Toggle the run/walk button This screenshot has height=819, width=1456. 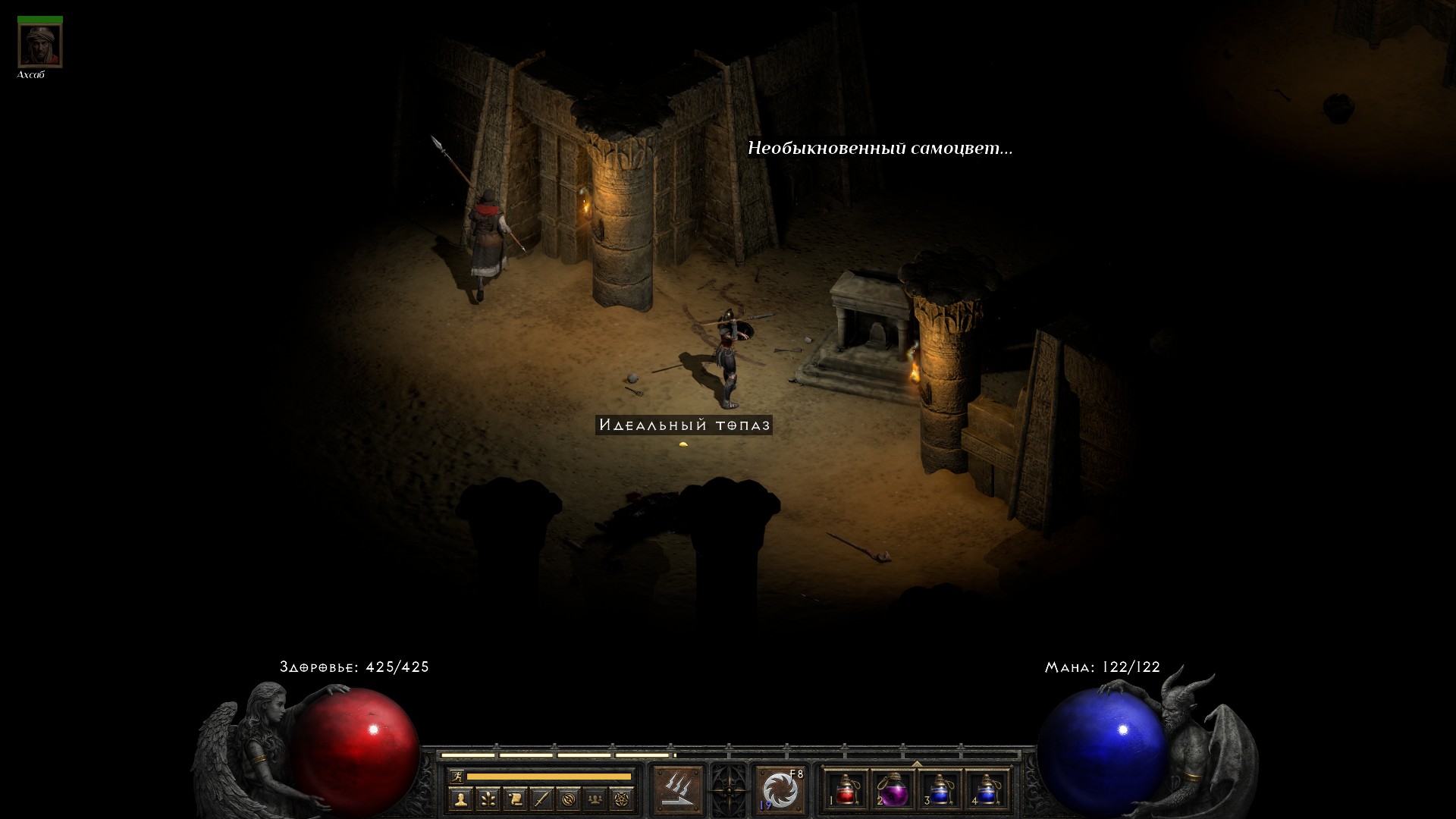tap(457, 776)
